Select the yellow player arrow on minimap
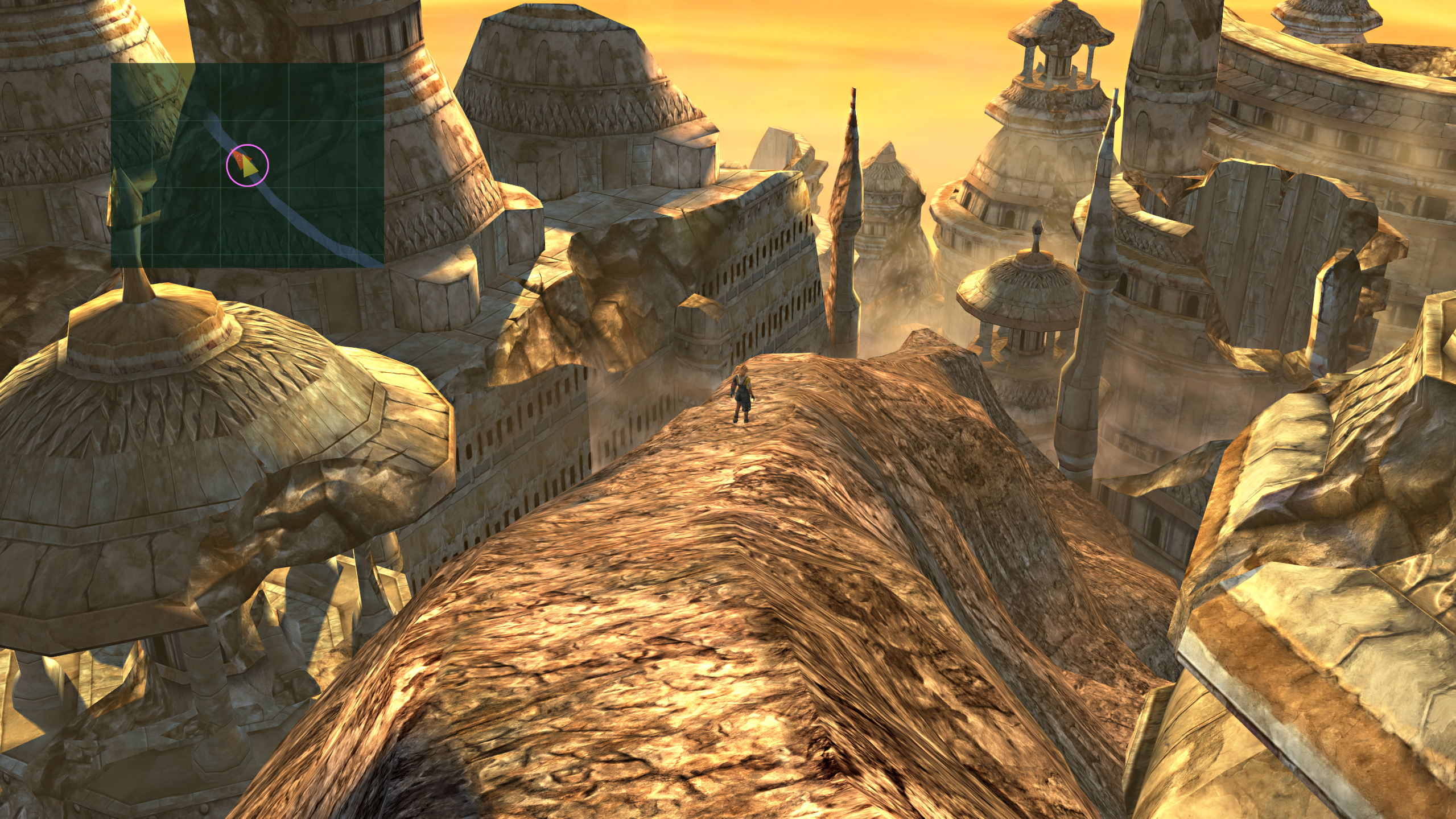The image size is (1456, 819). click(248, 167)
